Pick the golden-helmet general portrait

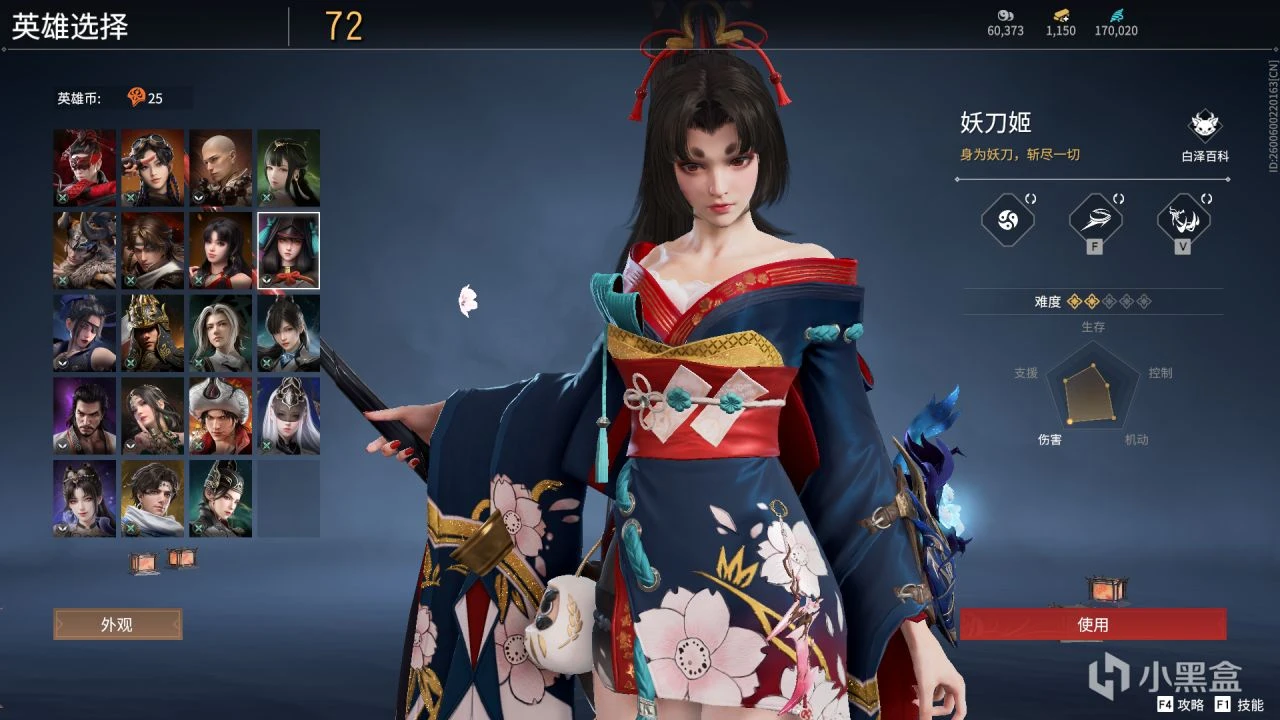[153, 333]
